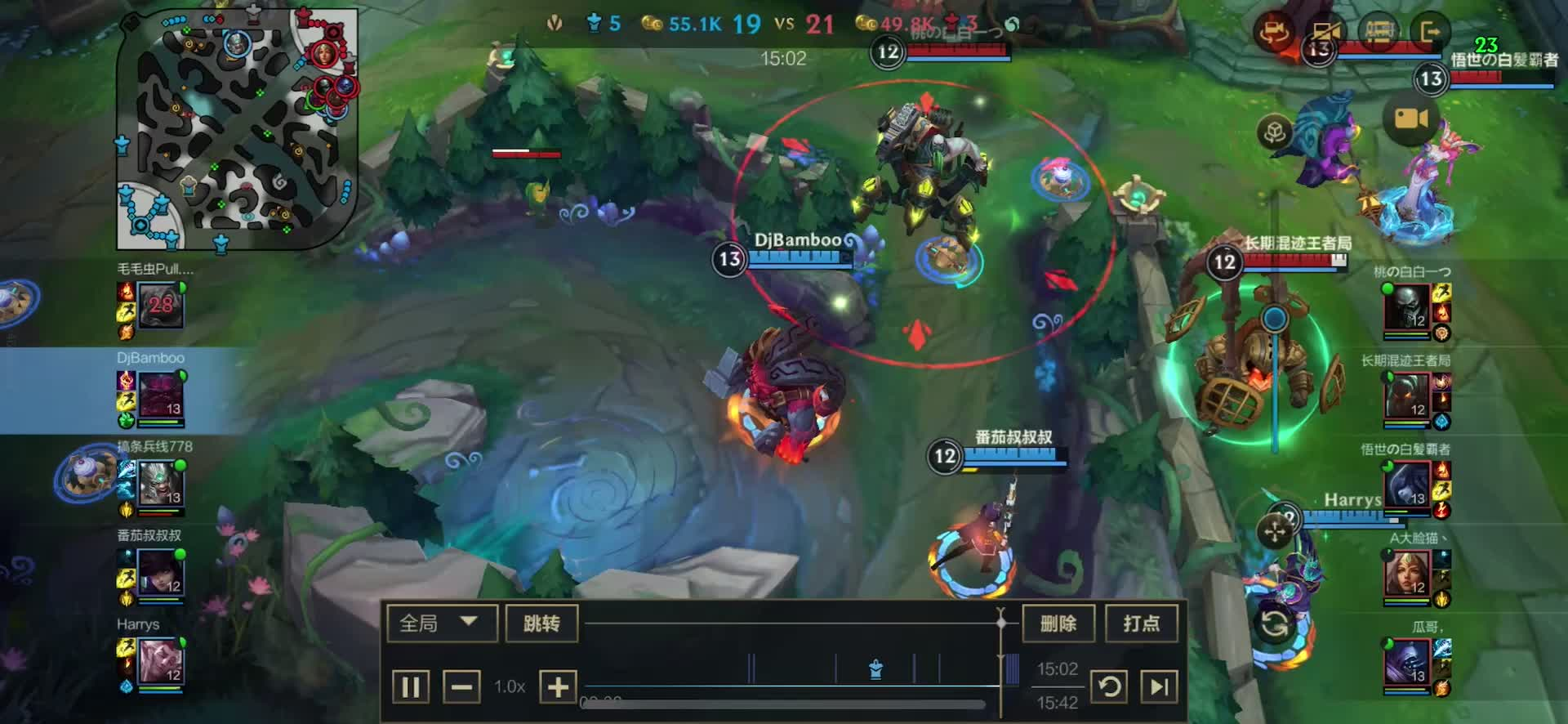
Task: Increase playback speed with plus button
Action: [558, 686]
